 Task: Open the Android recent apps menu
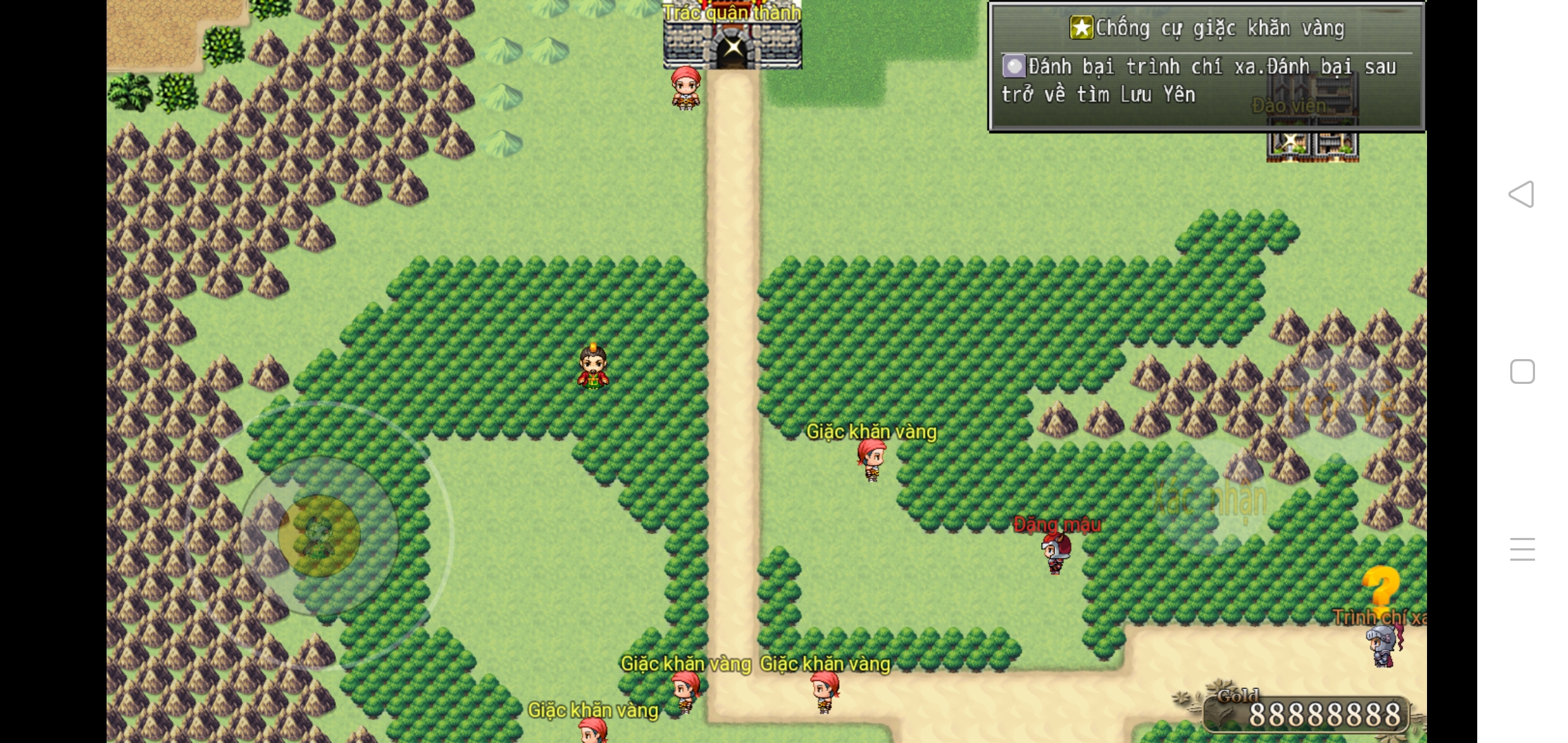[1522, 549]
